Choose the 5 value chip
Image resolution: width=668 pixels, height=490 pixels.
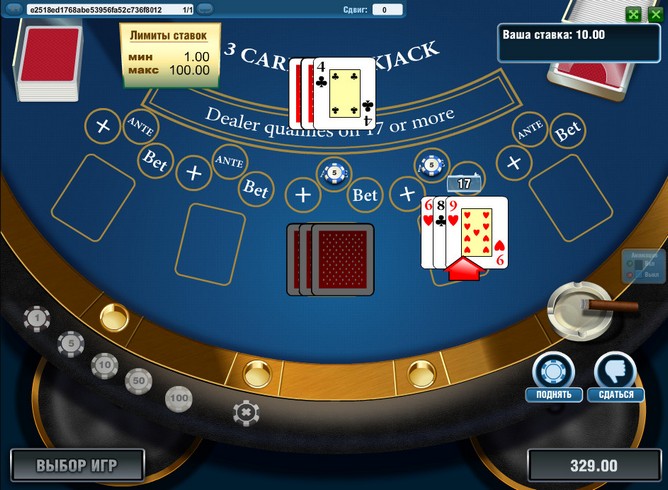70,344
